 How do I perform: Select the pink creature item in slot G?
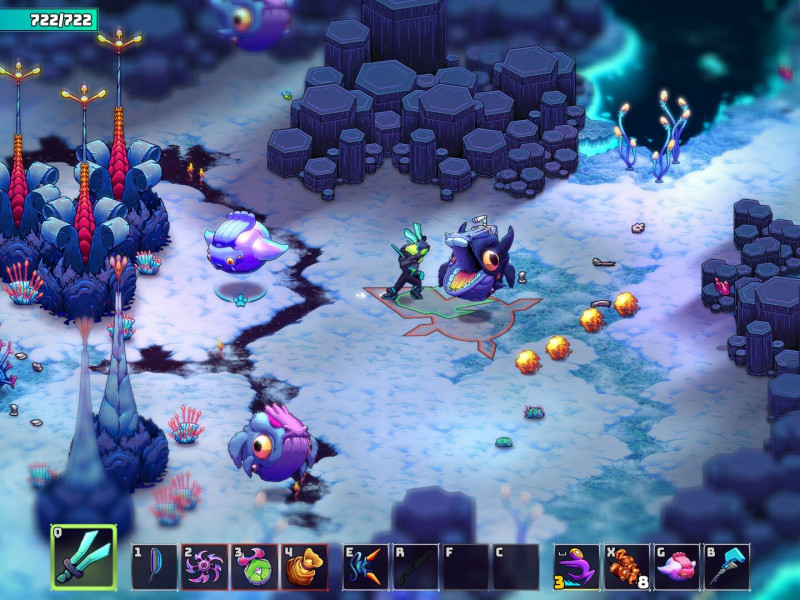coord(676,566)
